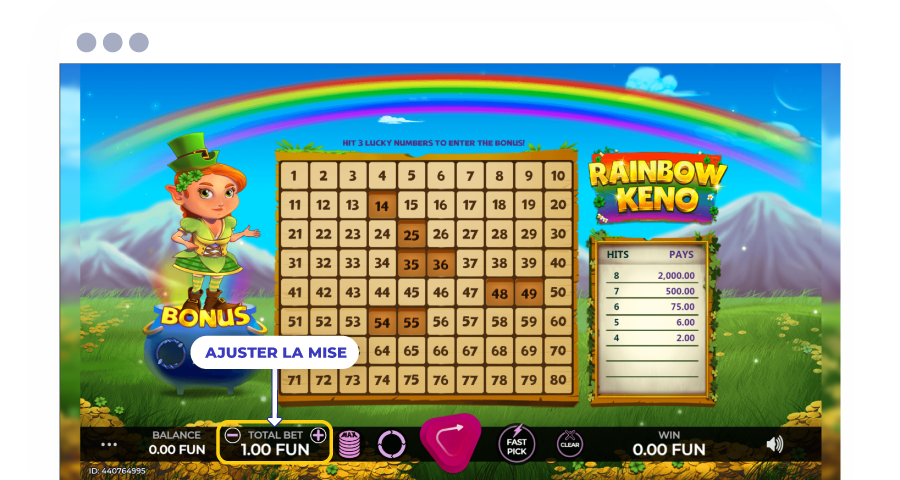Clear the selected keno numbers

point(570,443)
